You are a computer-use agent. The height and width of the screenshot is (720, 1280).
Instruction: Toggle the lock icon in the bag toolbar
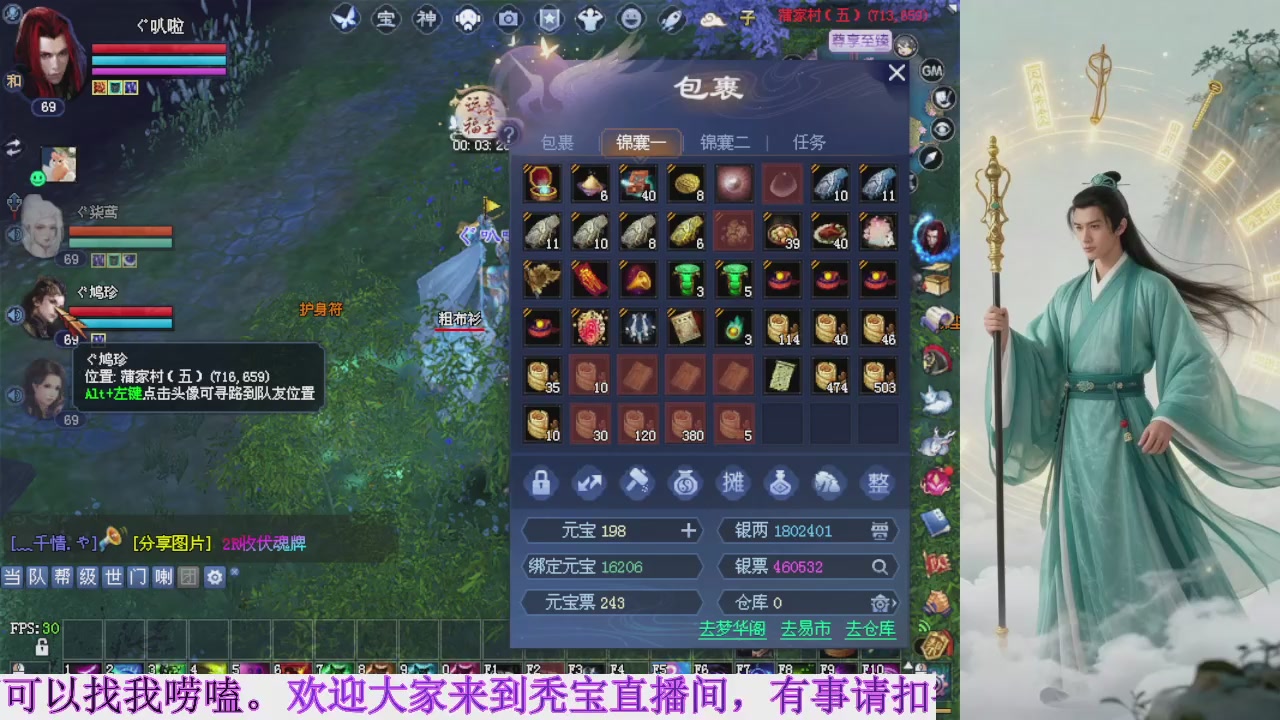541,483
